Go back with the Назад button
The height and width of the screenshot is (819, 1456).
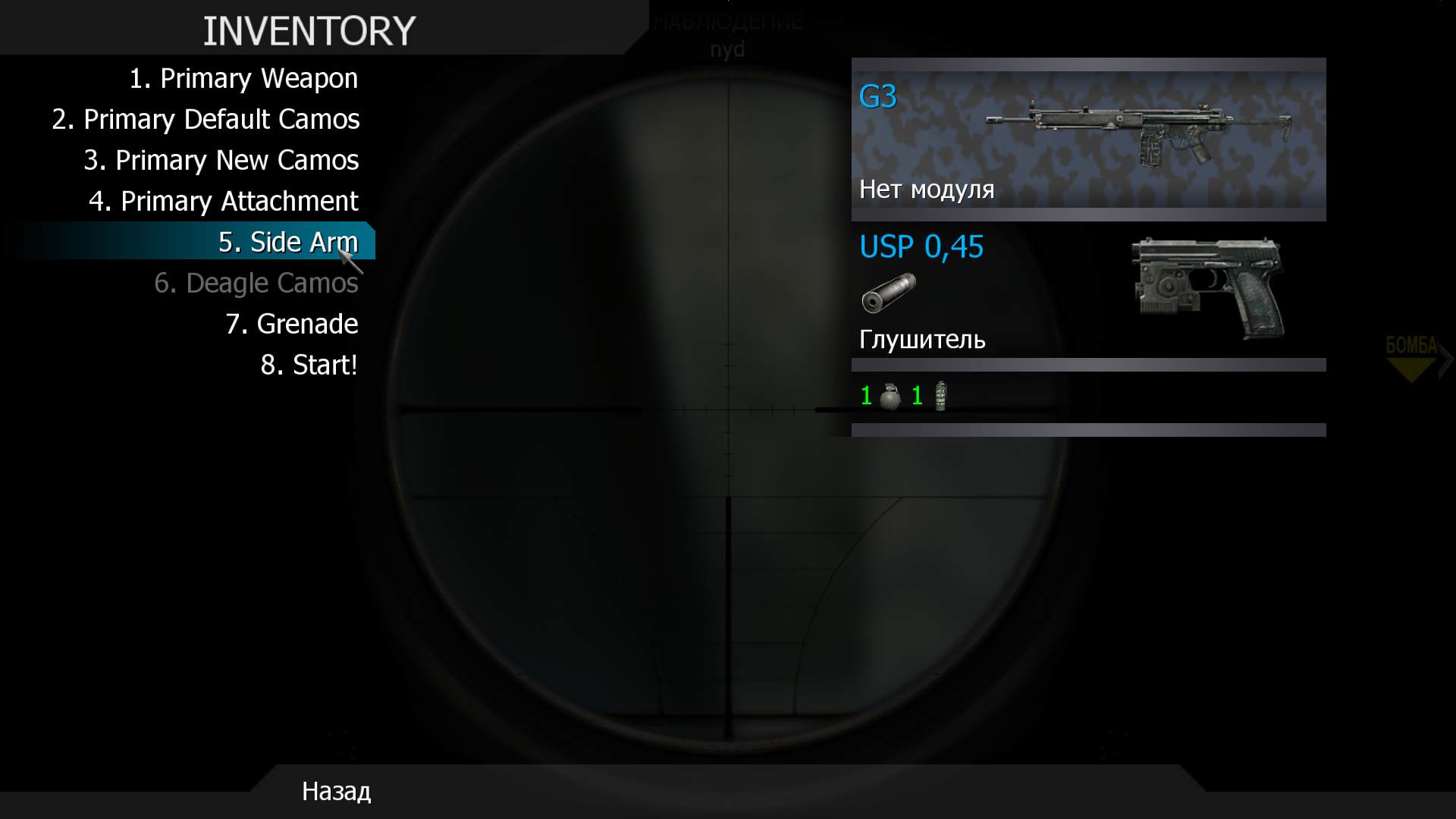[x=336, y=792]
